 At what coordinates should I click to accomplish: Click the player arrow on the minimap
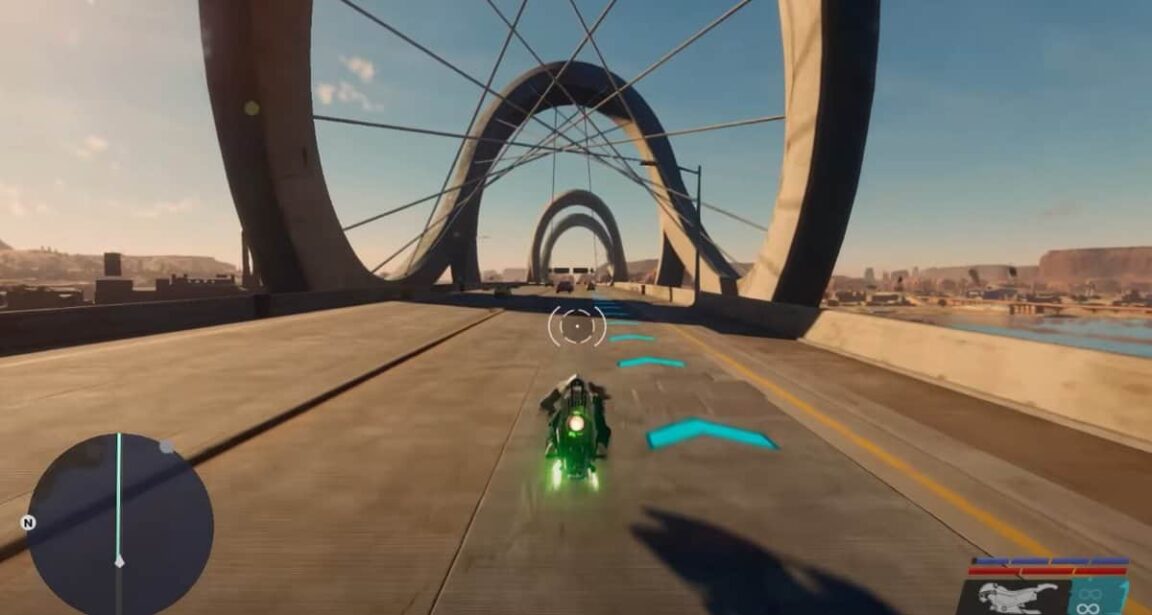(119, 561)
